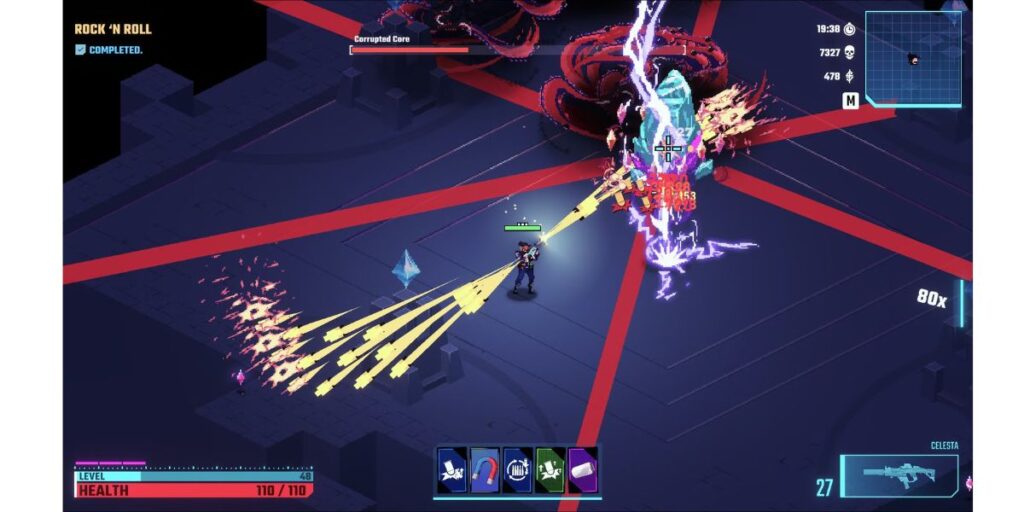Open the minimap grid
The image size is (1024, 512).
click(x=913, y=58)
